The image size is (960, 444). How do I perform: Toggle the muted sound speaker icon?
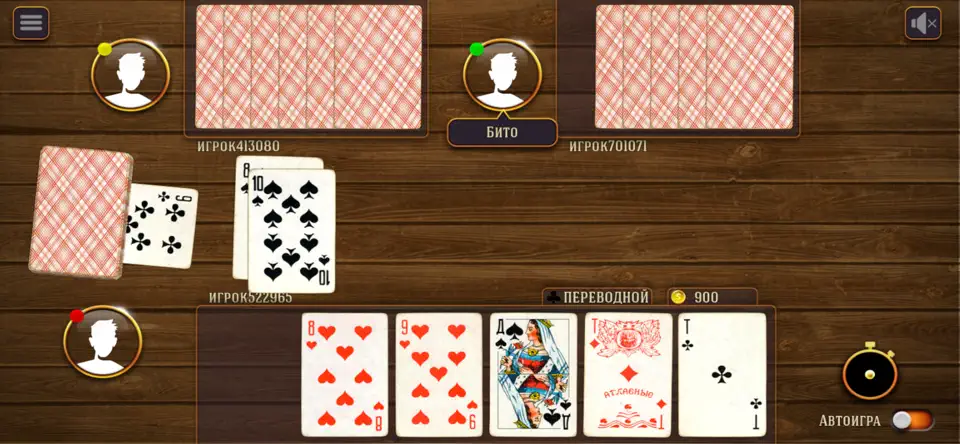922,23
